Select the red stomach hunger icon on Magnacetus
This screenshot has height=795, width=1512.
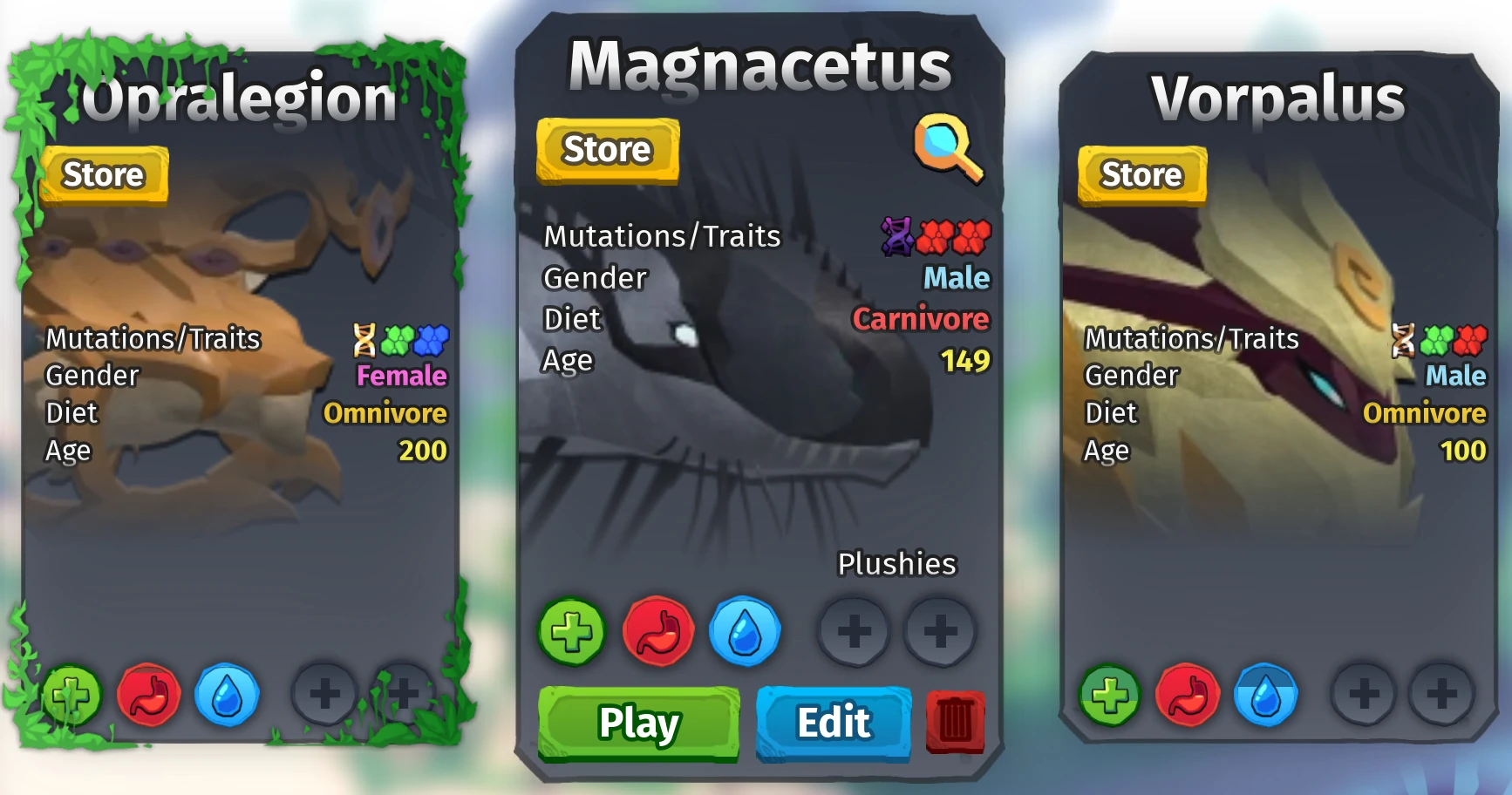point(659,632)
